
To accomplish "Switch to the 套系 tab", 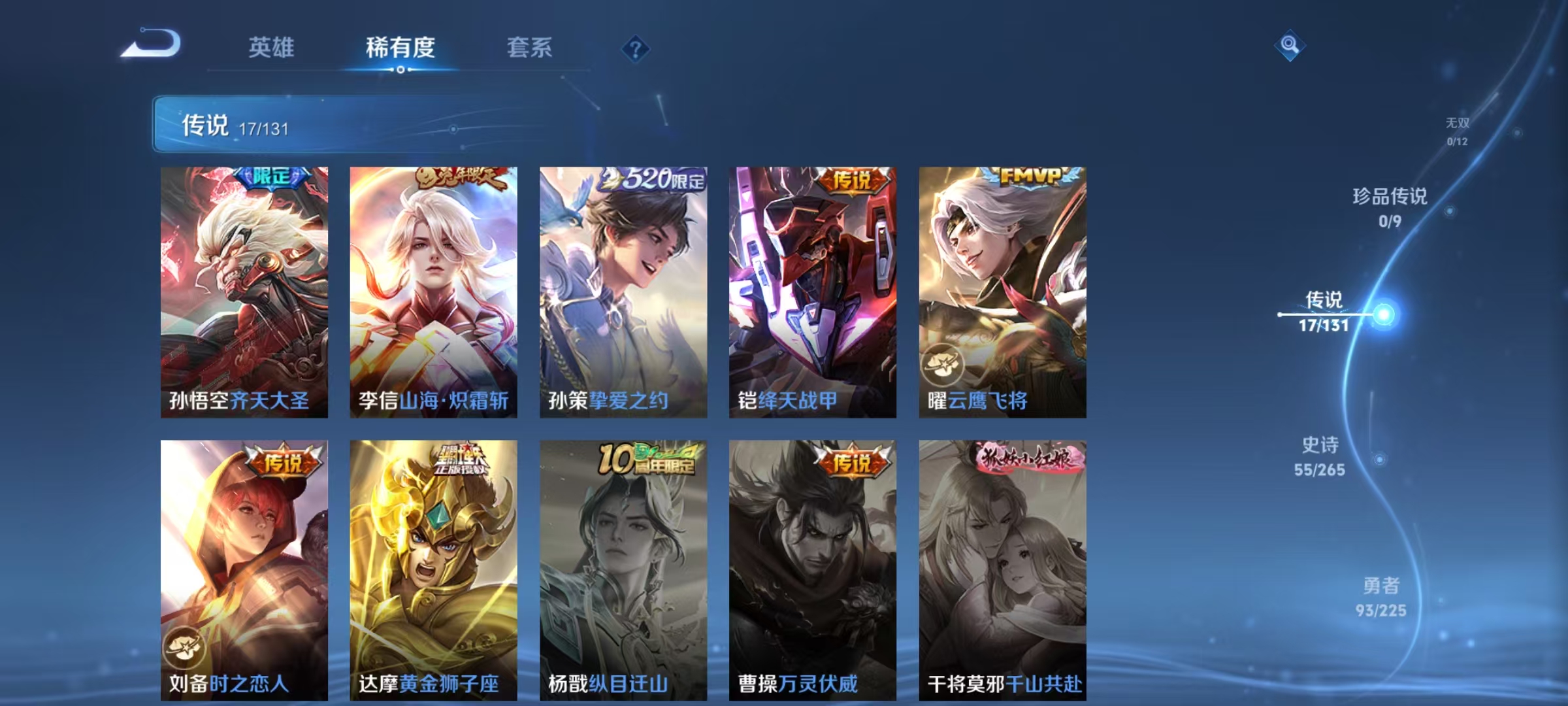I will [531, 48].
